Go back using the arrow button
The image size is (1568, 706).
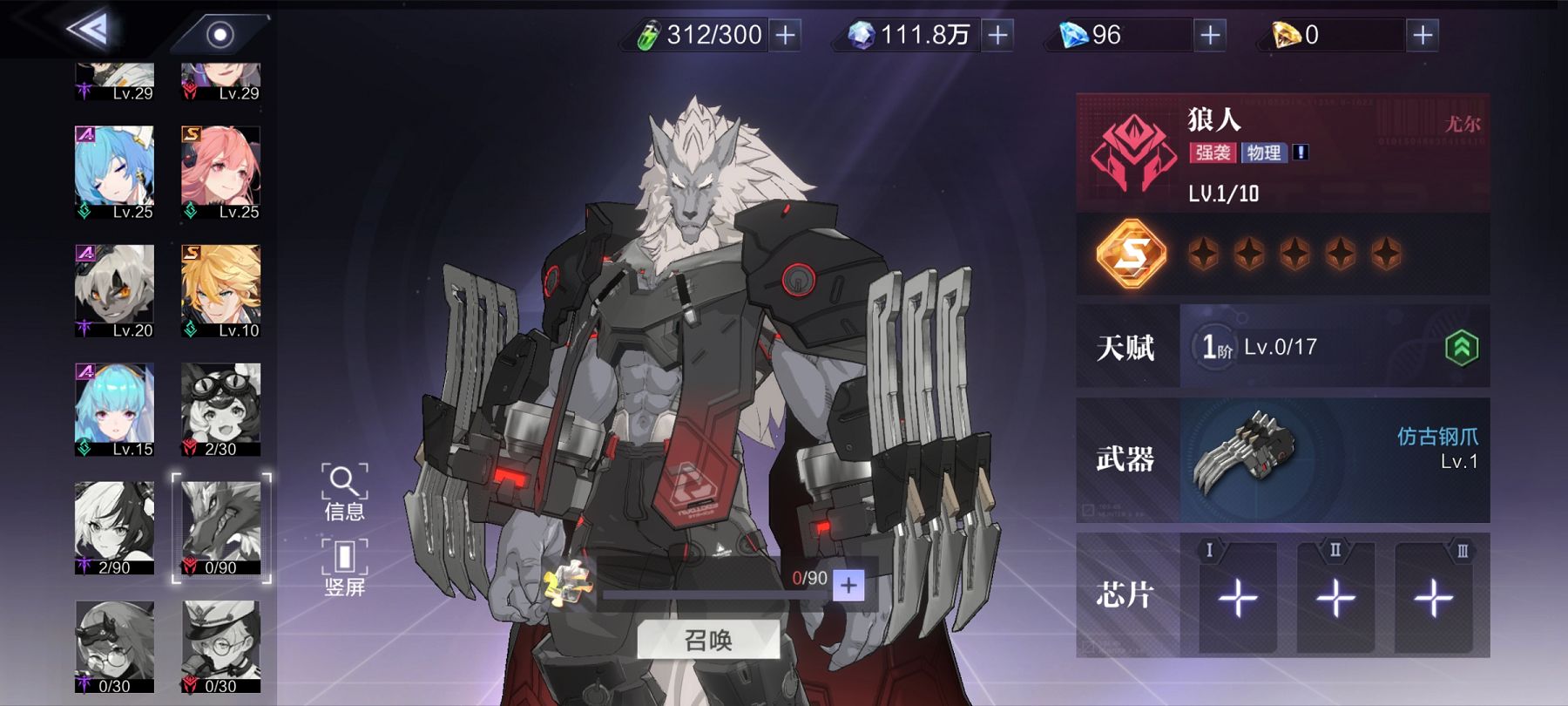[x=89, y=31]
